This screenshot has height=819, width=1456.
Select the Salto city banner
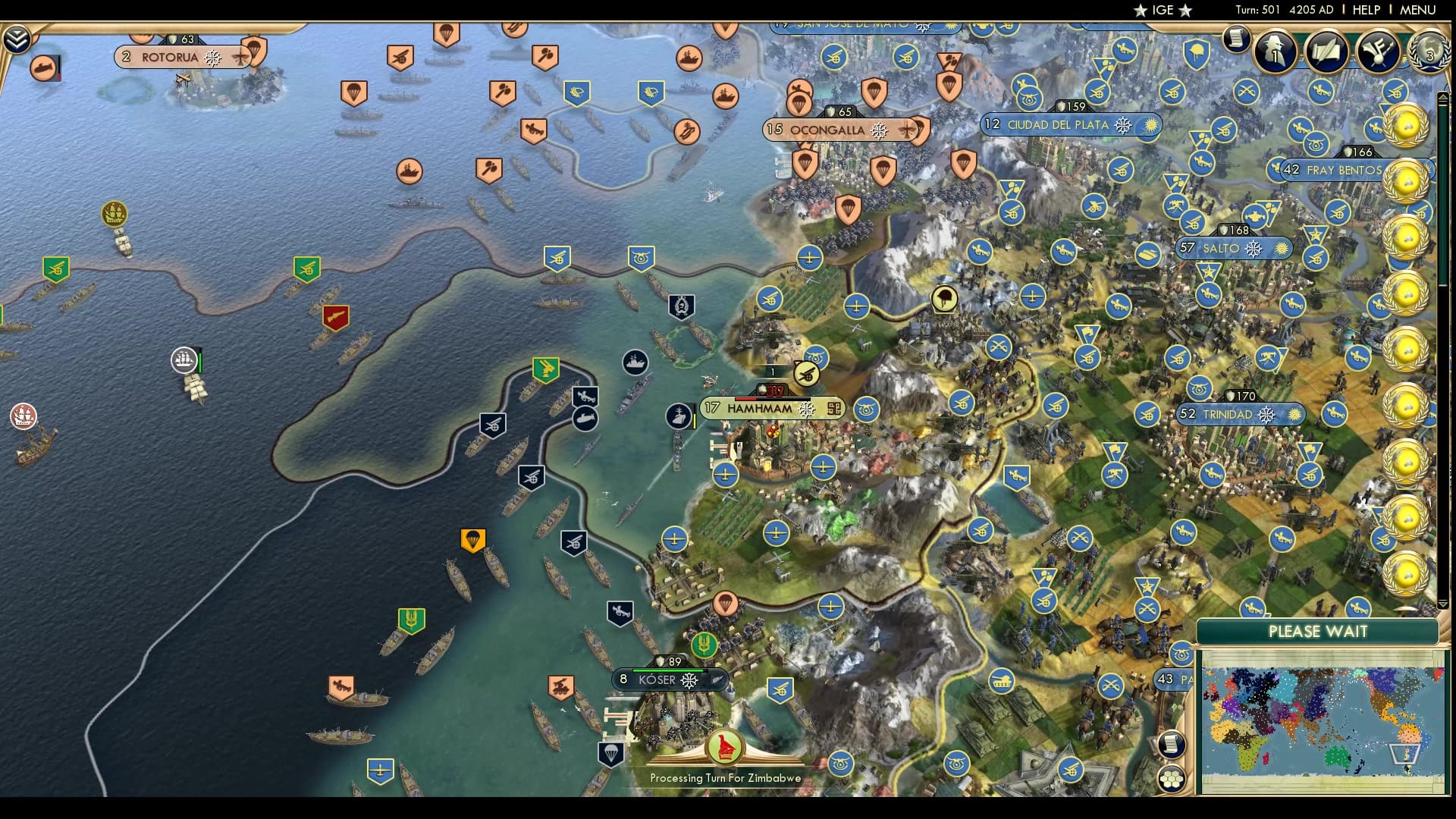point(1221,248)
